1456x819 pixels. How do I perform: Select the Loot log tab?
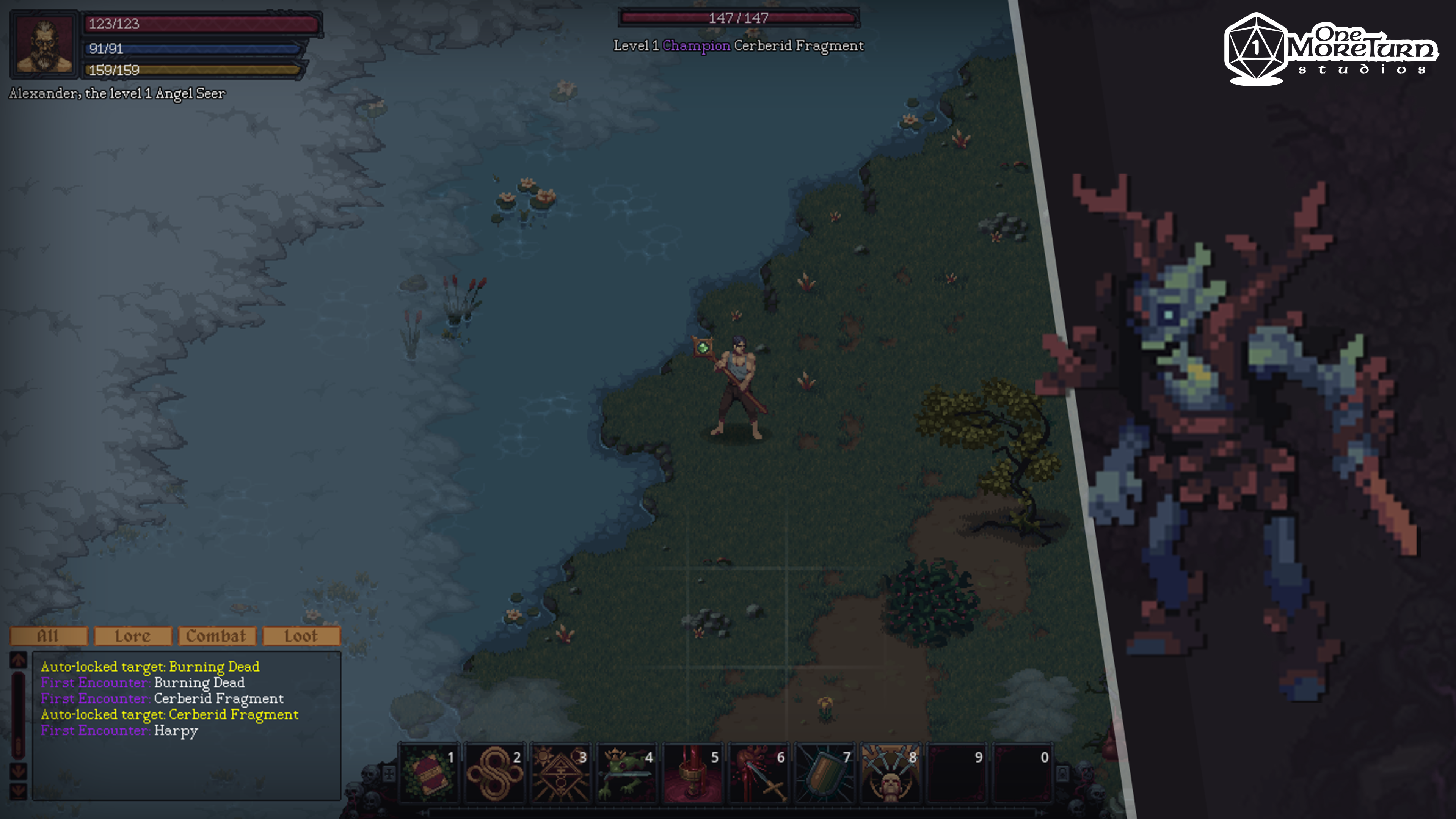(301, 636)
